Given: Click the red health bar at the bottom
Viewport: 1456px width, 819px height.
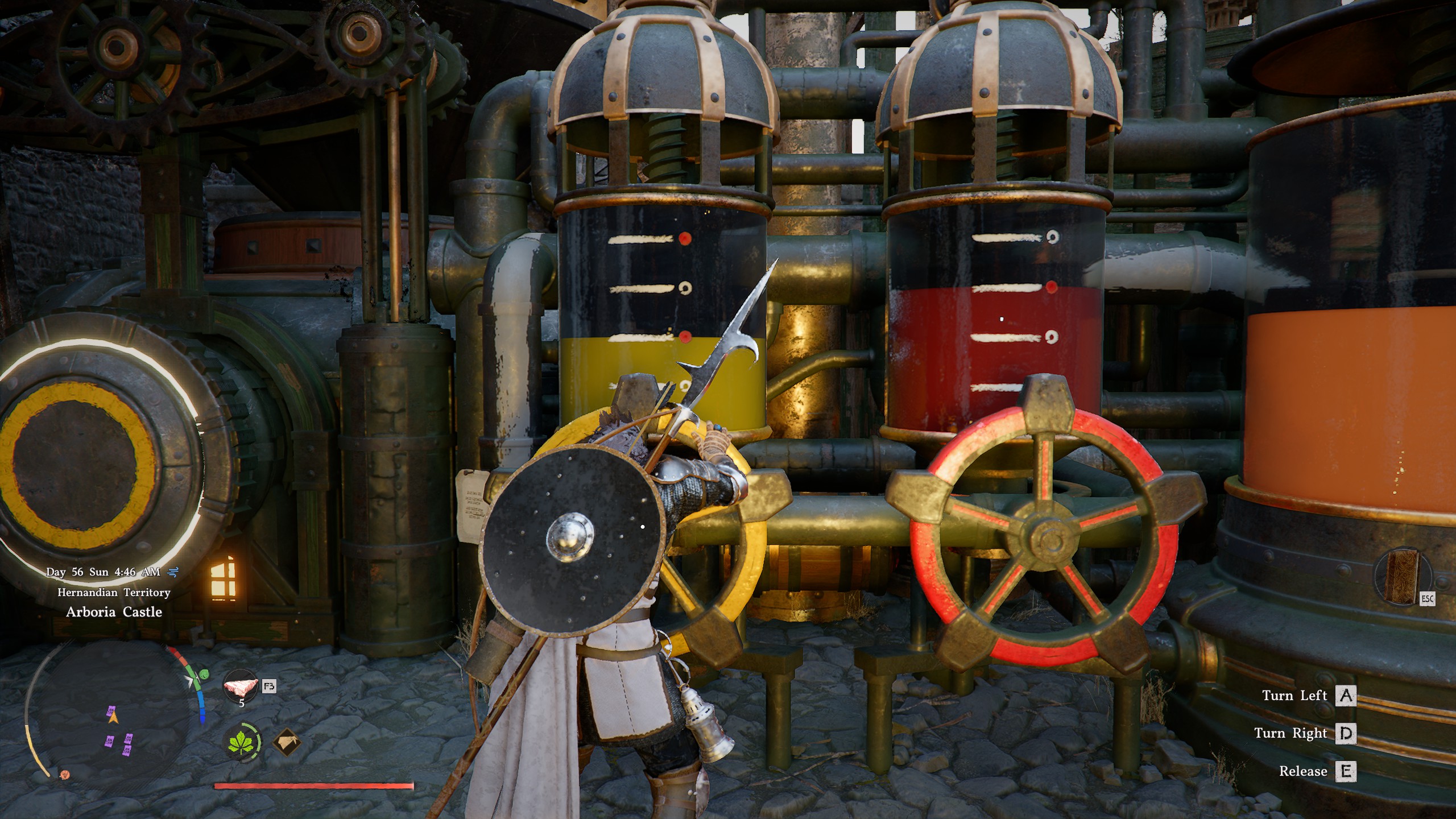Looking at the screenshot, I should 313,785.
